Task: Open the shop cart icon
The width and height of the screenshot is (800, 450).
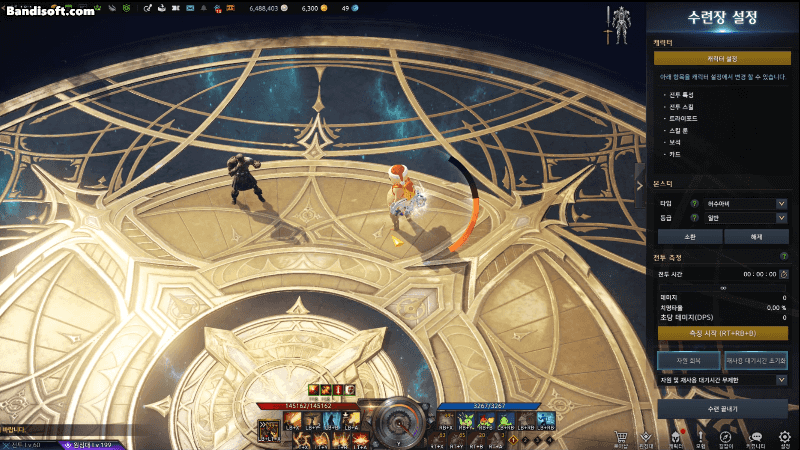Action: [619, 437]
